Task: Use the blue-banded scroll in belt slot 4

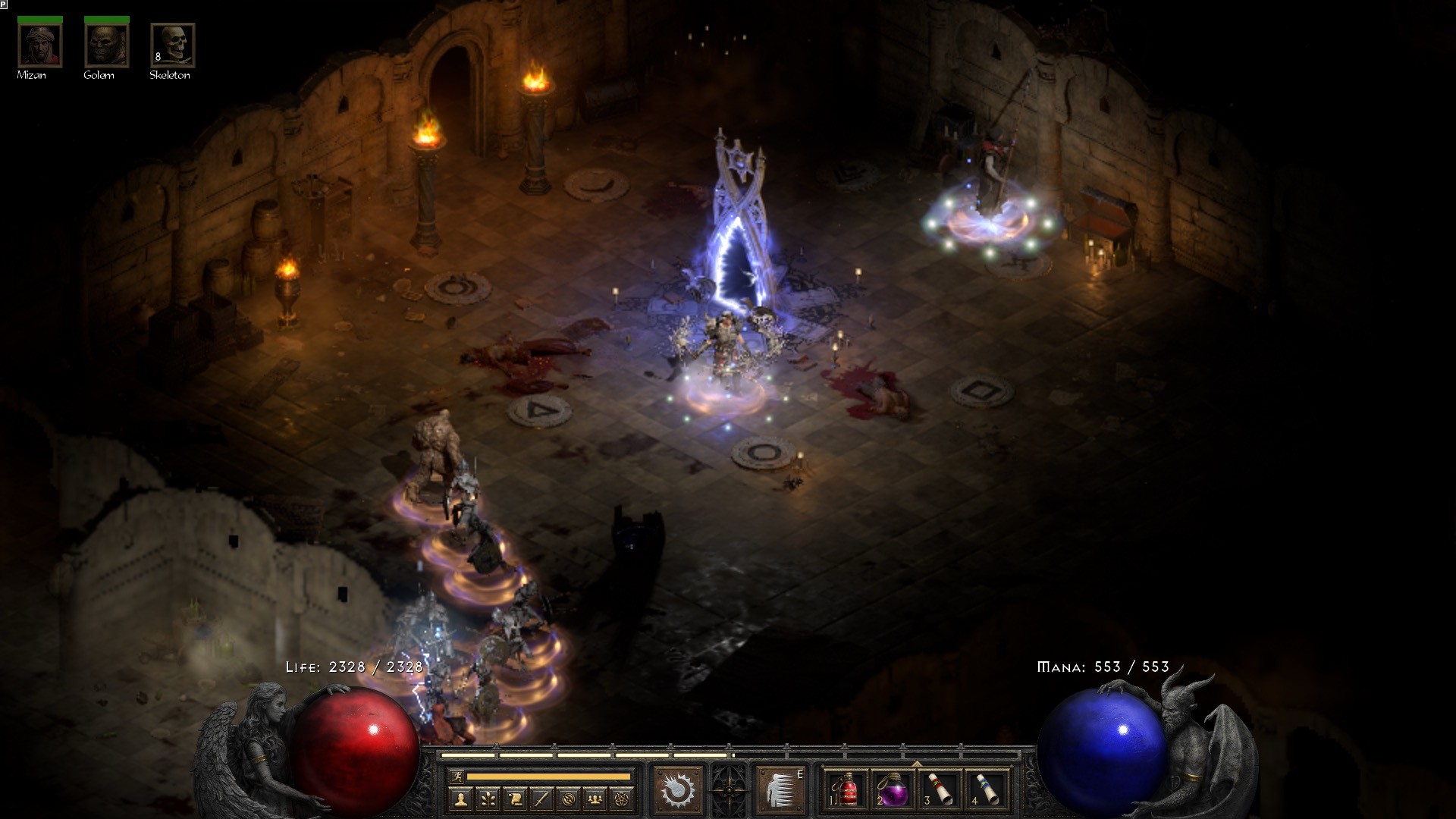Action: [x=987, y=790]
